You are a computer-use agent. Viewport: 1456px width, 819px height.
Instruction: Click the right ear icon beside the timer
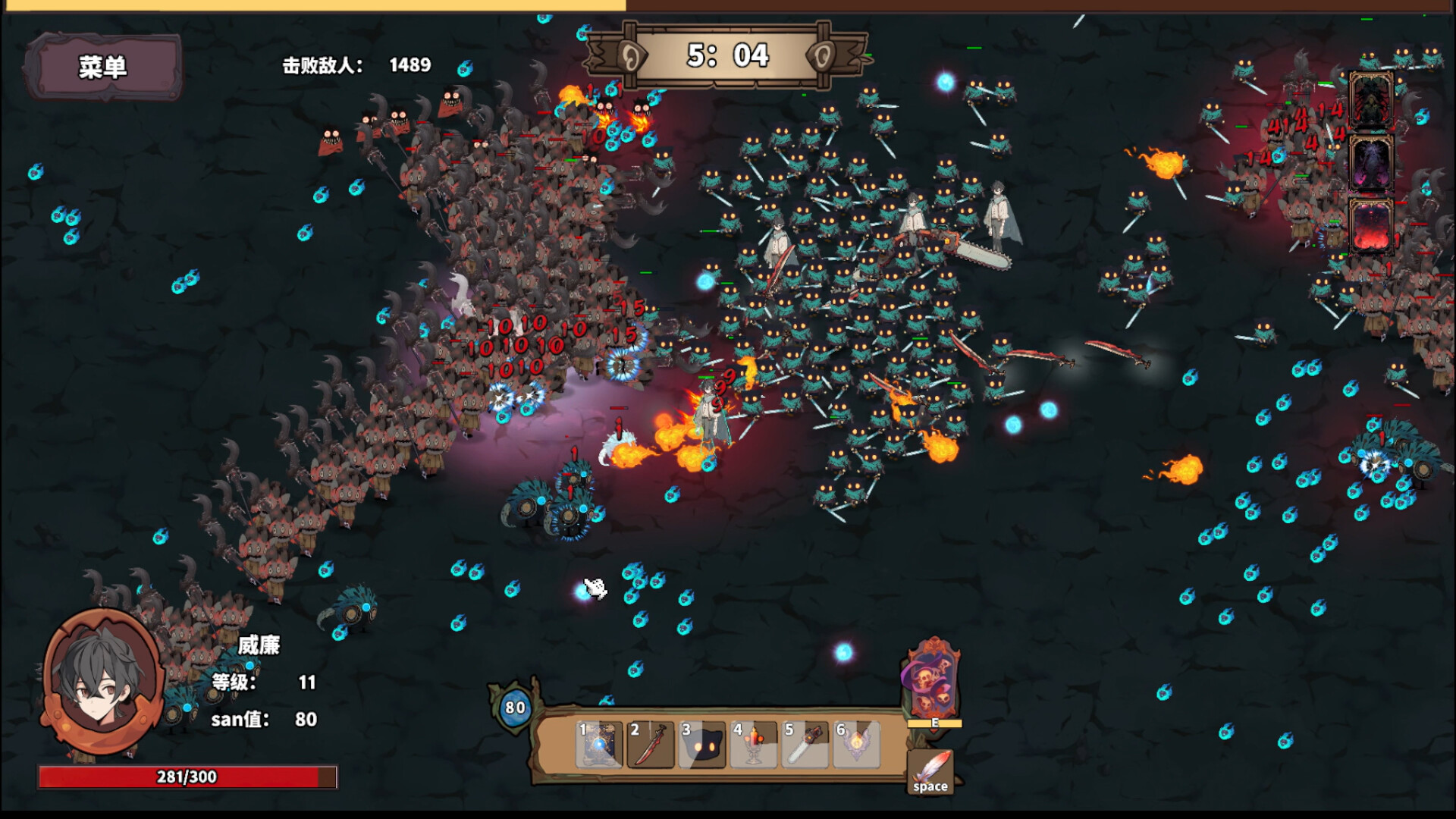tap(824, 56)
